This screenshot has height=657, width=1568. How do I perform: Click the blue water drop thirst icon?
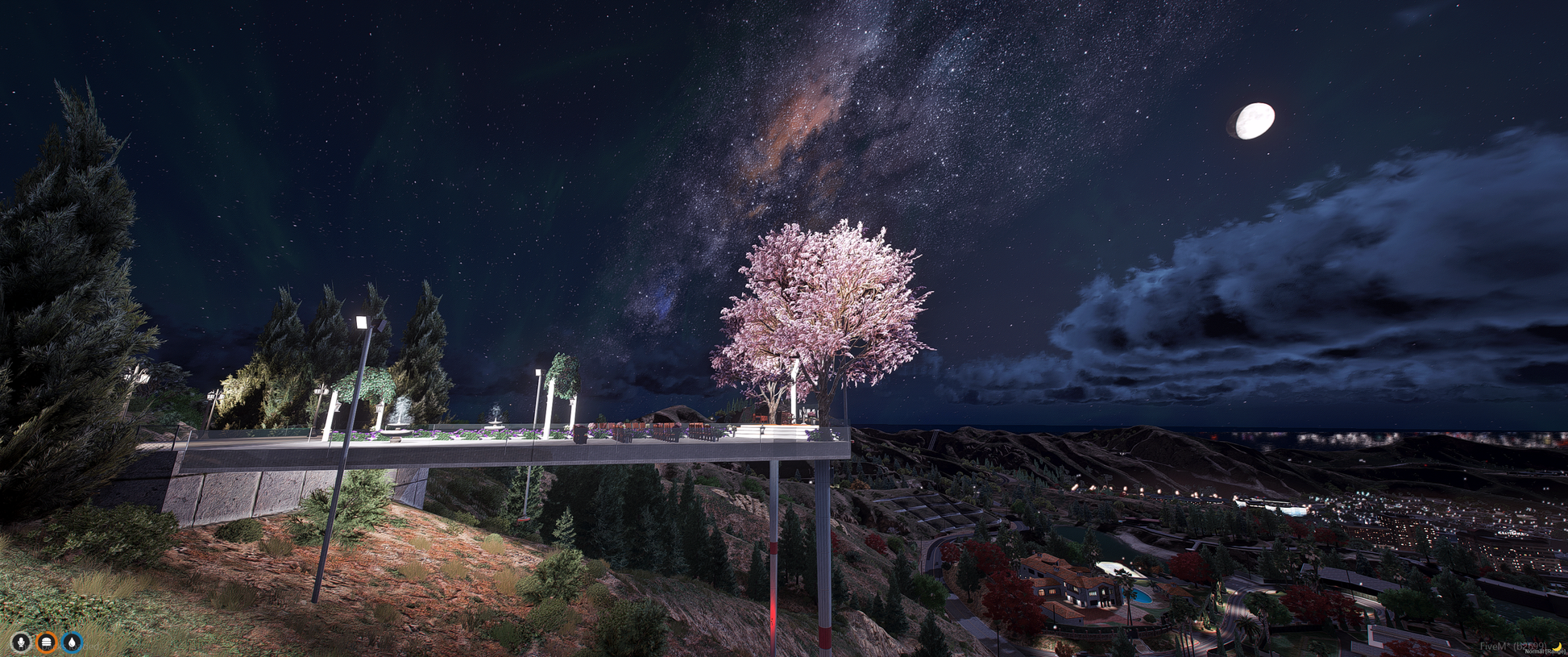tap(73, 642)
